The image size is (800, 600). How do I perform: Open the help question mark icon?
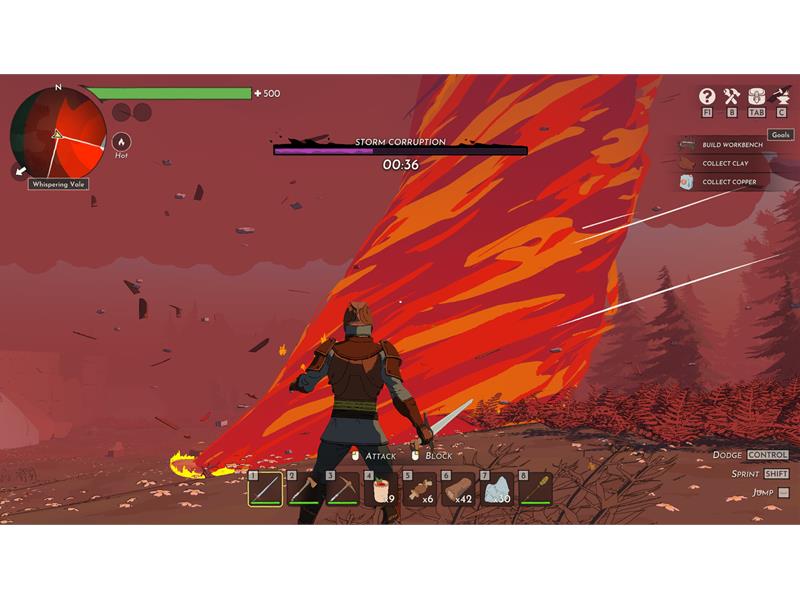(x=707, y=96)
